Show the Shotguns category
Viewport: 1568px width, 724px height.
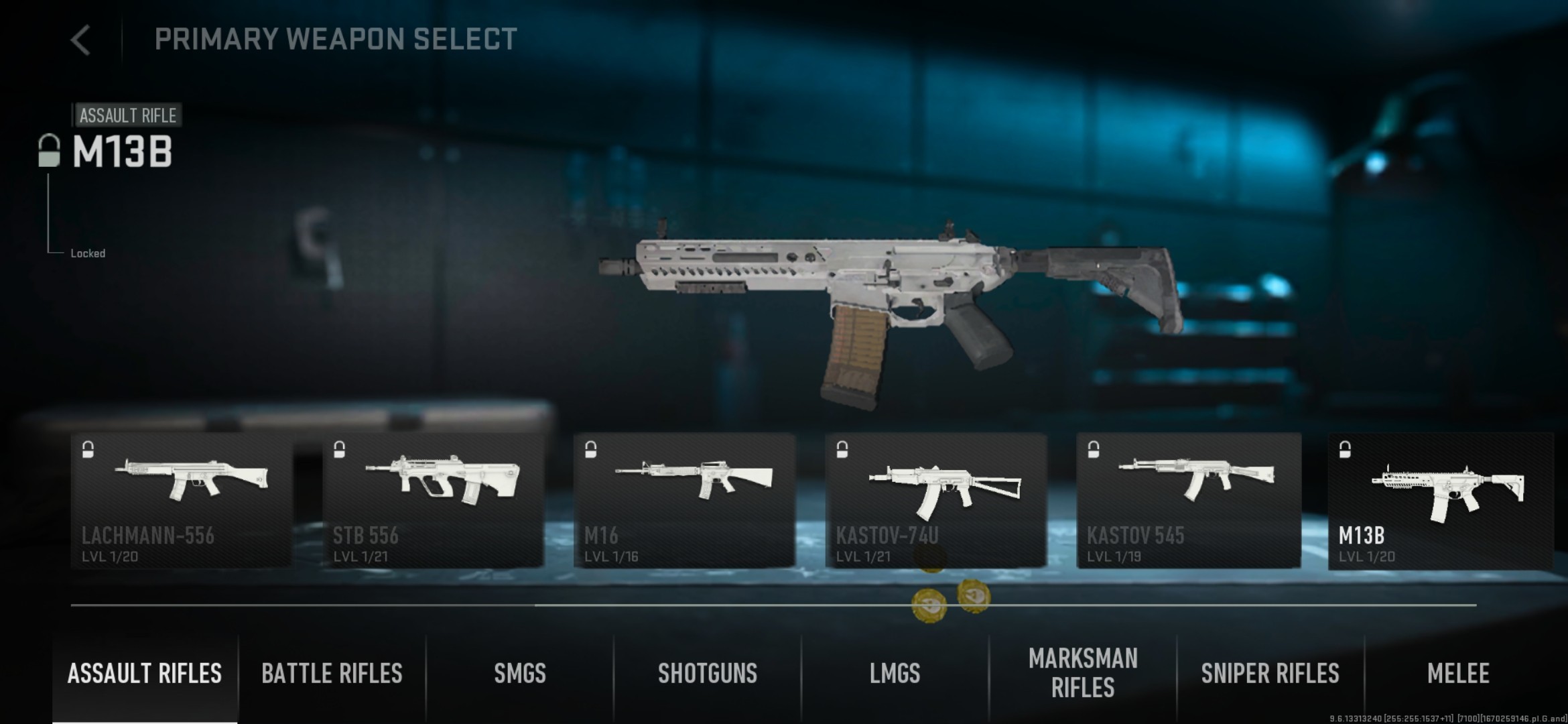click(708, 674)
